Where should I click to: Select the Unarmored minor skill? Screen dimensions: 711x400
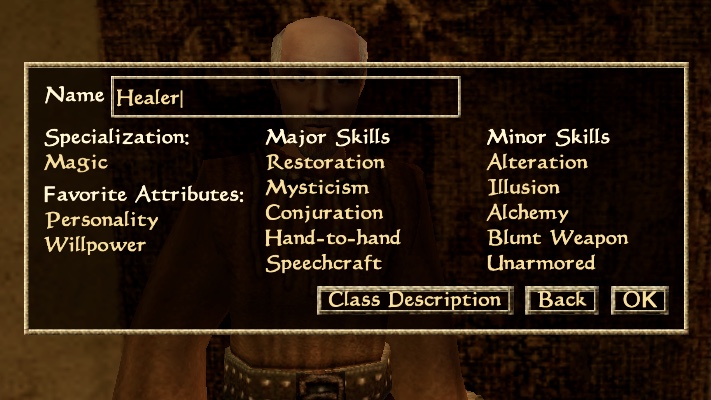pyautogui.click(x=541, y=264)
